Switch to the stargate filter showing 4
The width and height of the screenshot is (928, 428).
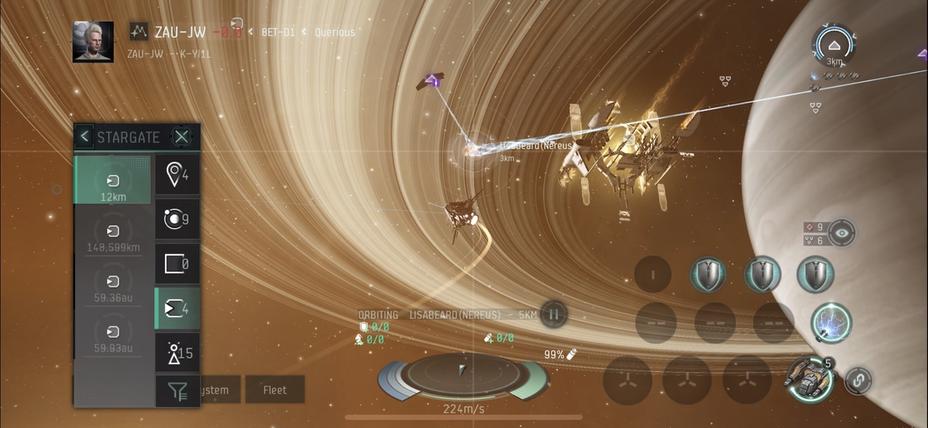177,309
